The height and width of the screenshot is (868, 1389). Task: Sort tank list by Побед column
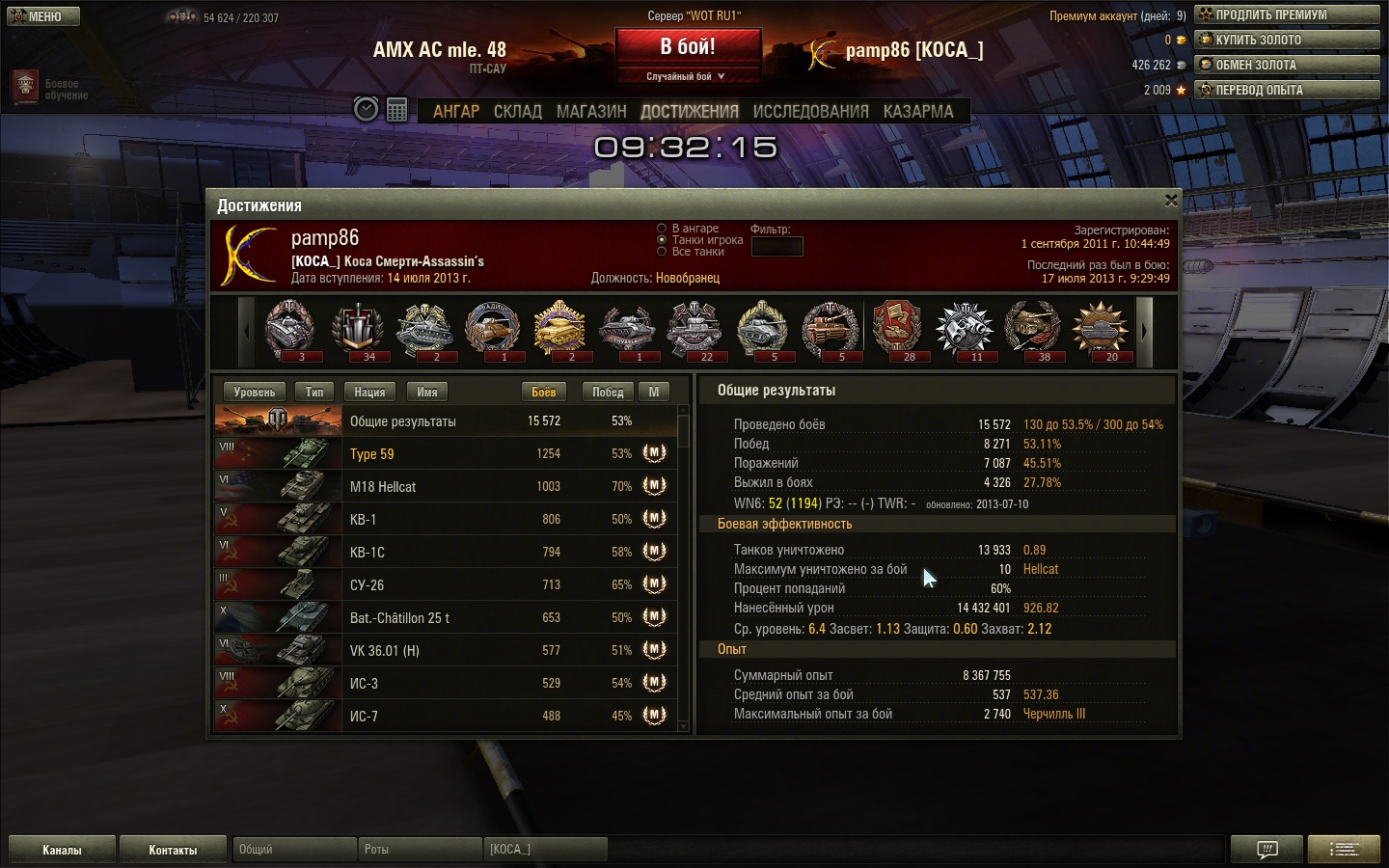(x=608, y=392)
